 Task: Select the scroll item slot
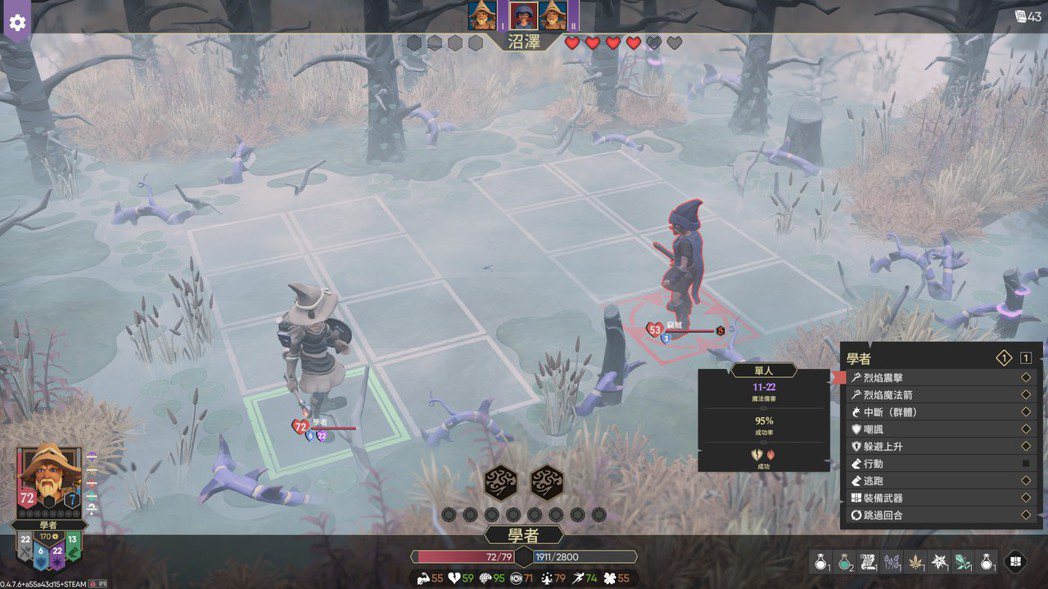pos(868,563)
